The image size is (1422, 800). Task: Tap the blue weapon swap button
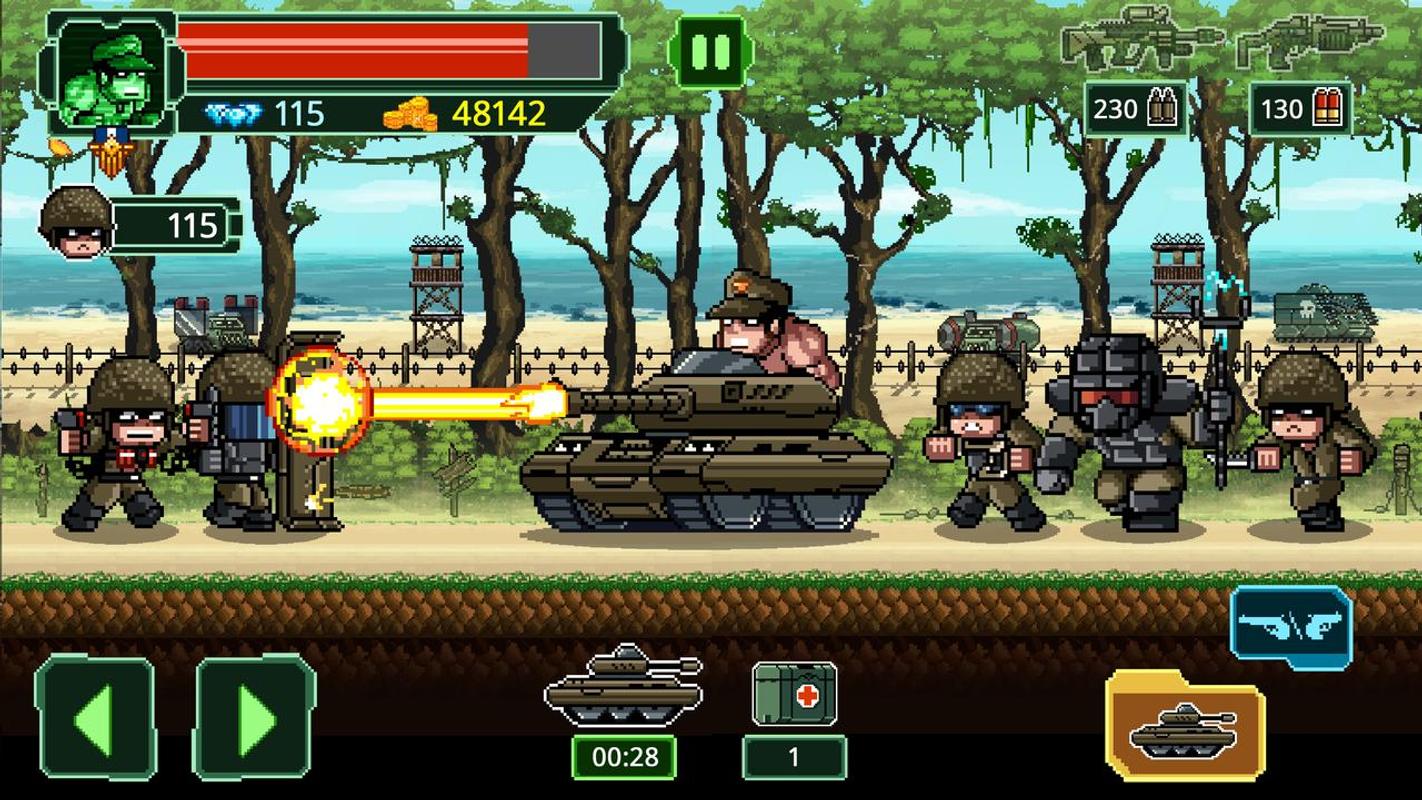click(x=1291, y=626)
